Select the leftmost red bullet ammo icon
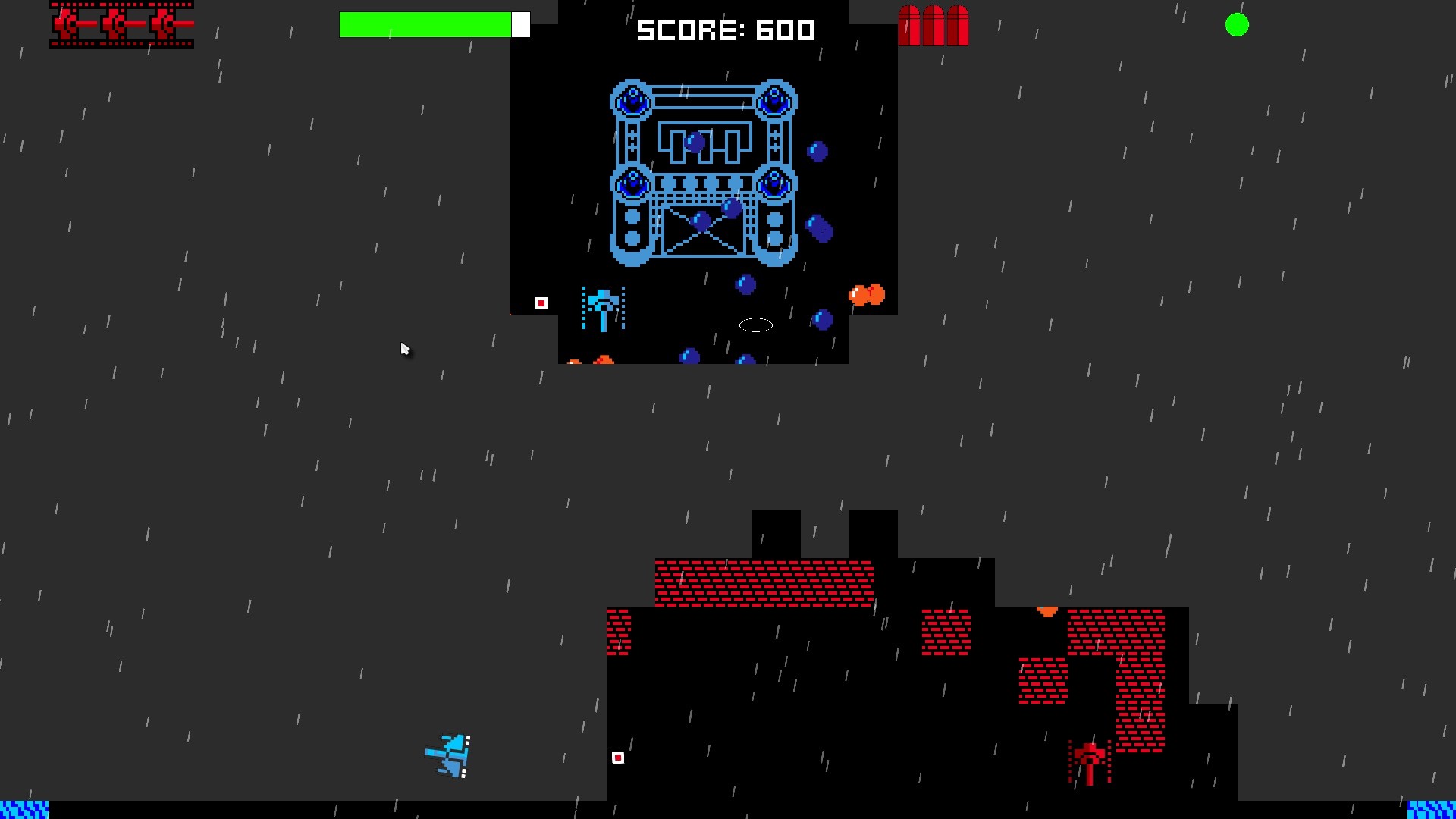The height and width of the screenshot is (819, 1456). 908,25
